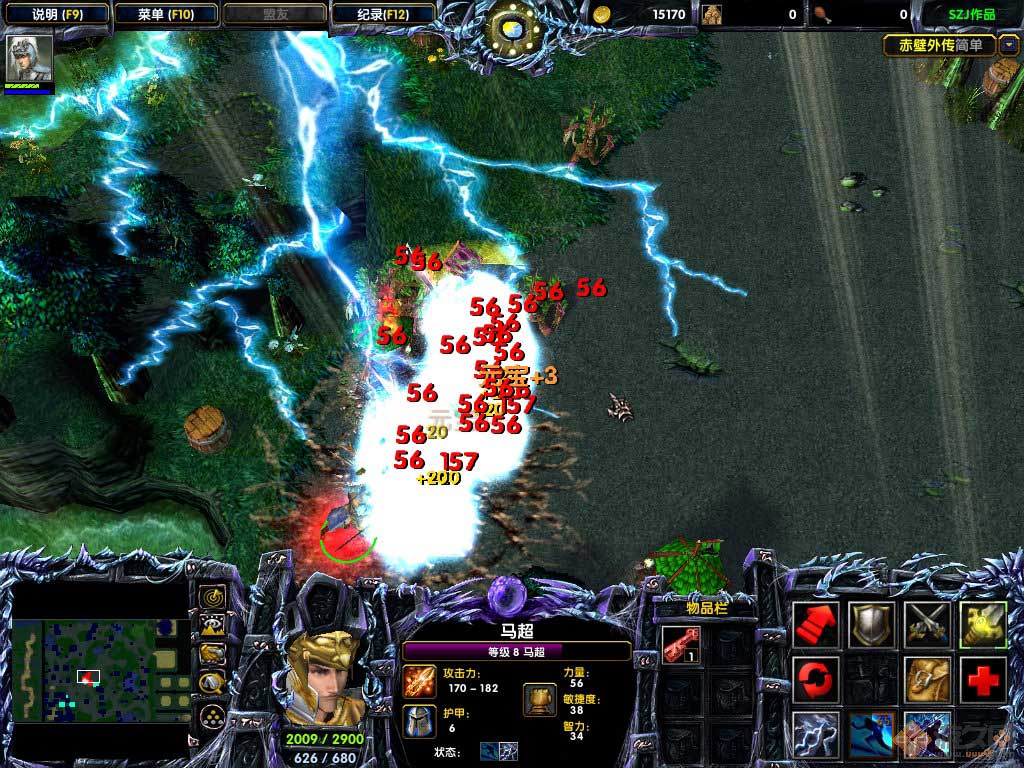Viewport: 1024px width, 768px height.
Task: Activate the minimap signal ping button
Action: (212, 597)
